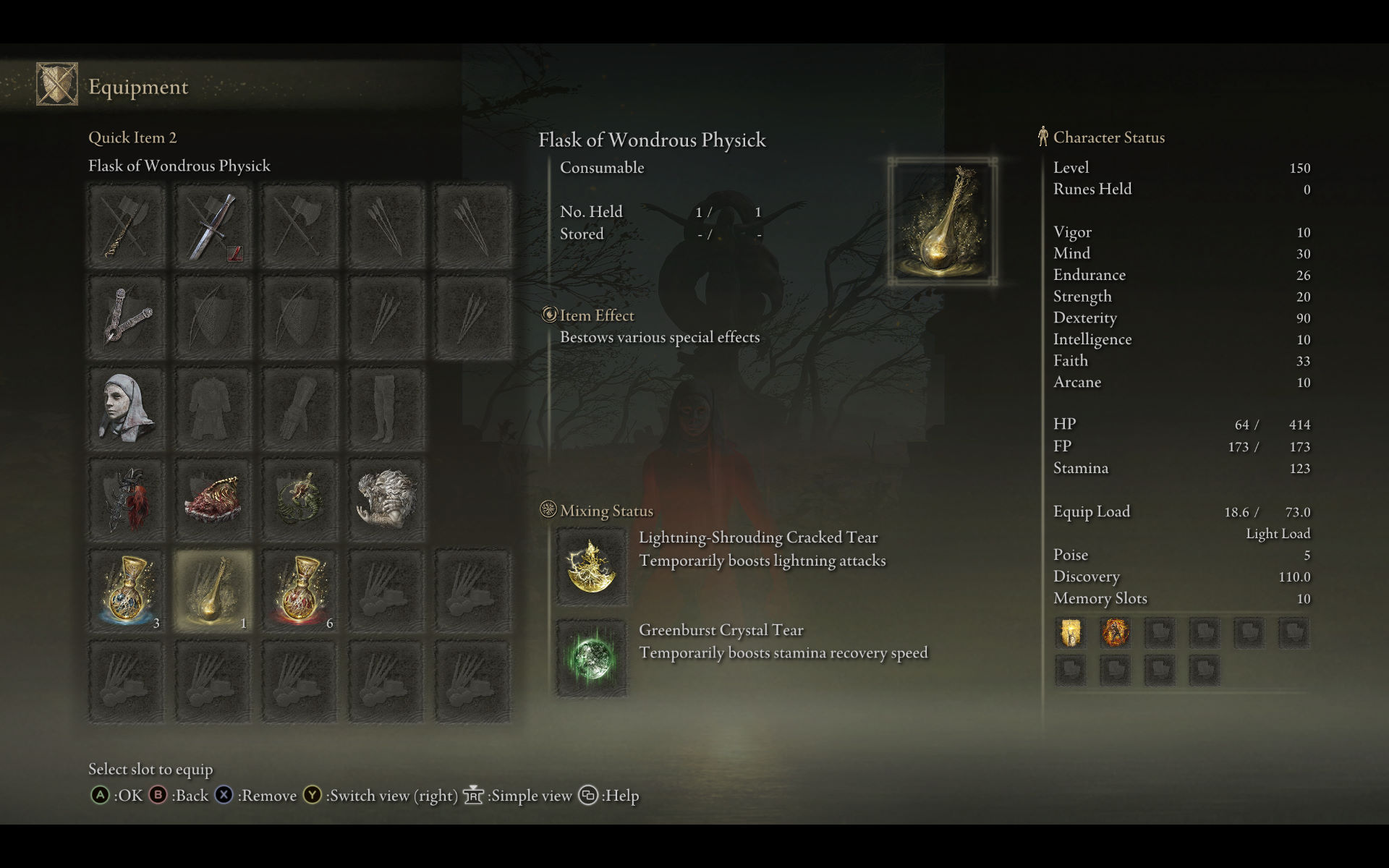The width and height of the screenshot is (1389, 868).
Task: Choose the green coiled centipede talisman
Action: click(300, 500)
